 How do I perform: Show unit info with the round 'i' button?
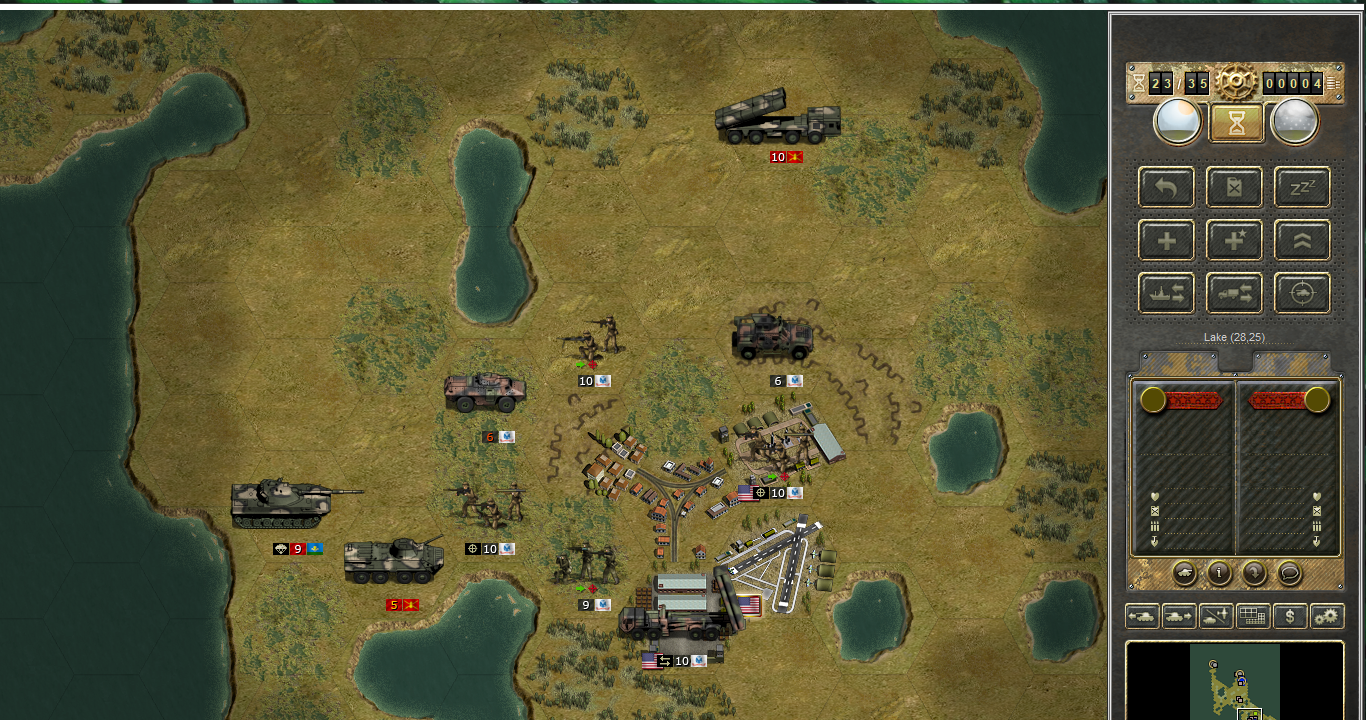1219,573
